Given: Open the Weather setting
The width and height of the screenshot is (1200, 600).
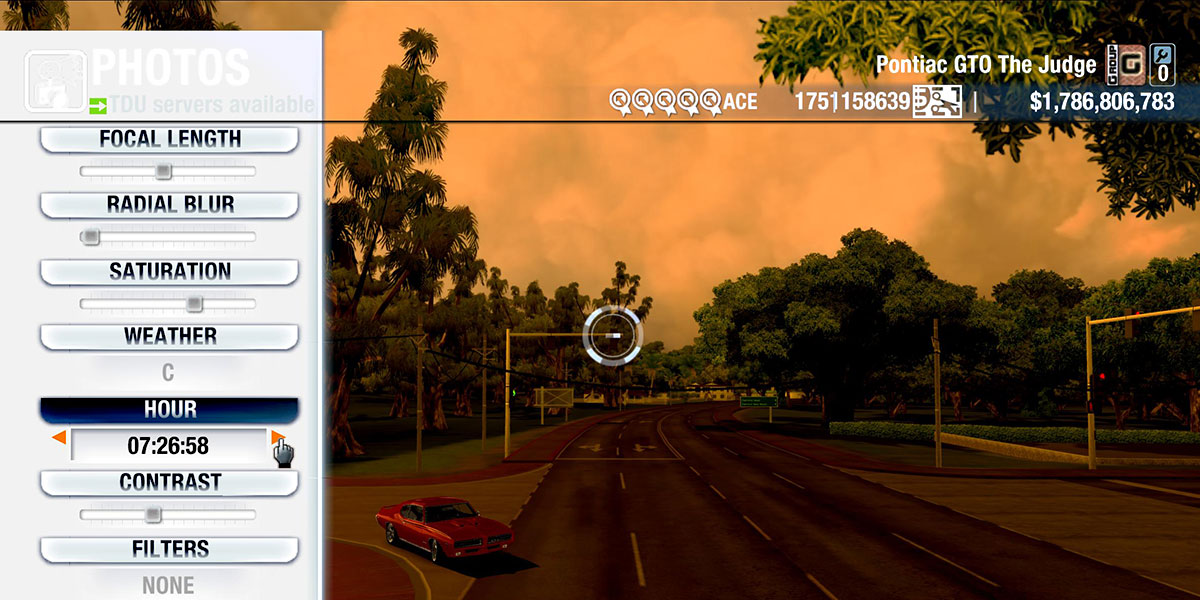Looking at the screenshot, I should (169, 337).
